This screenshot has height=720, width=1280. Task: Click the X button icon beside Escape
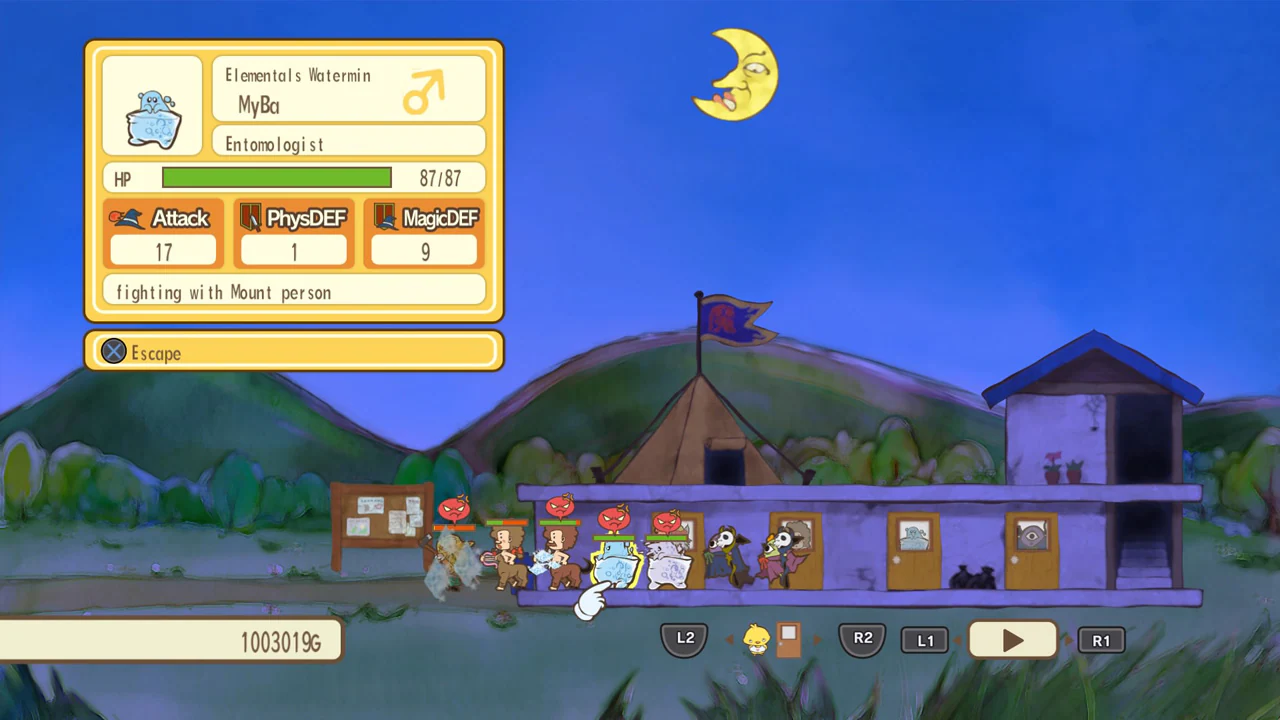(x=113, y=352)
